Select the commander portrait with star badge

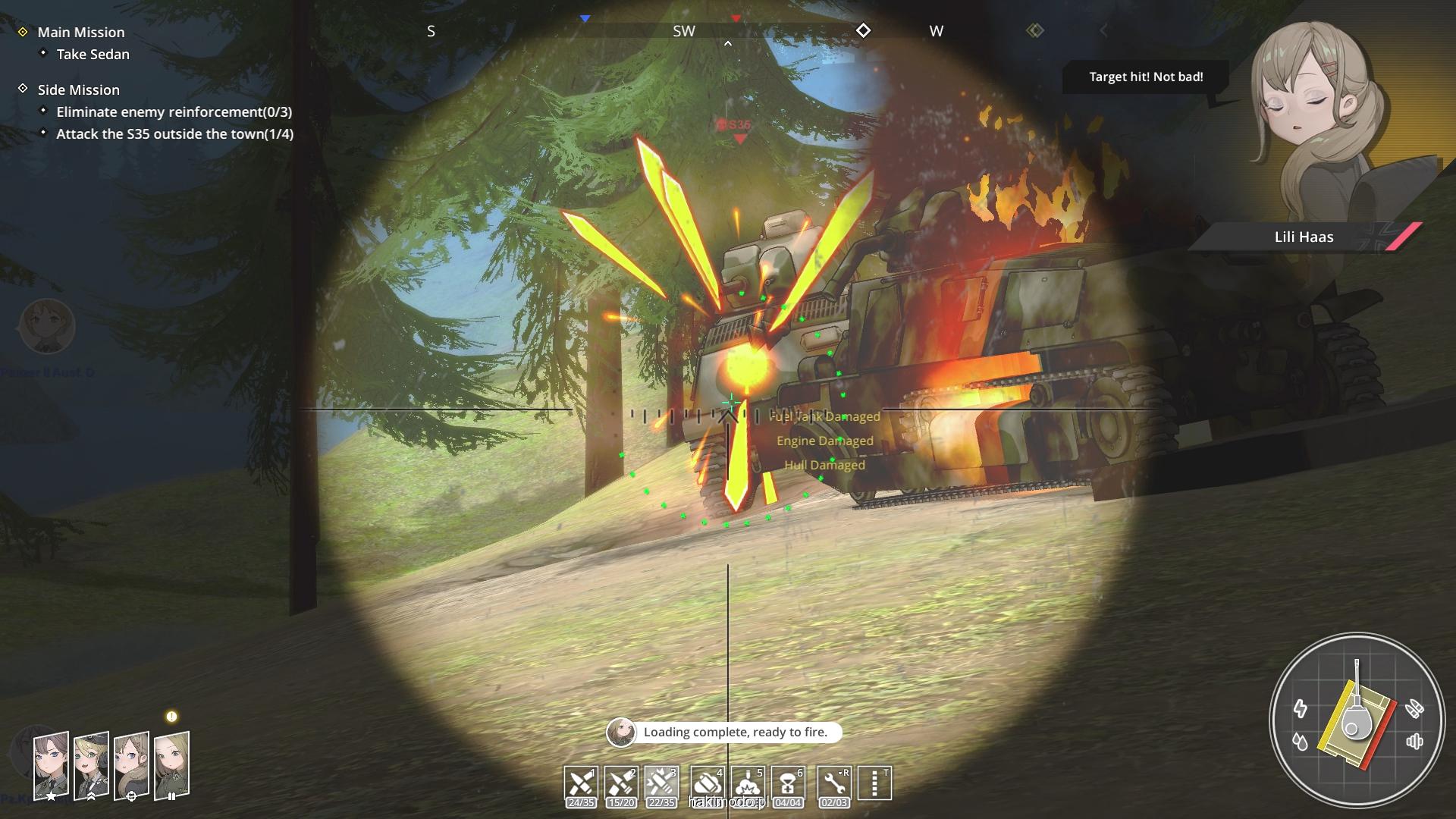pos(51,766)
